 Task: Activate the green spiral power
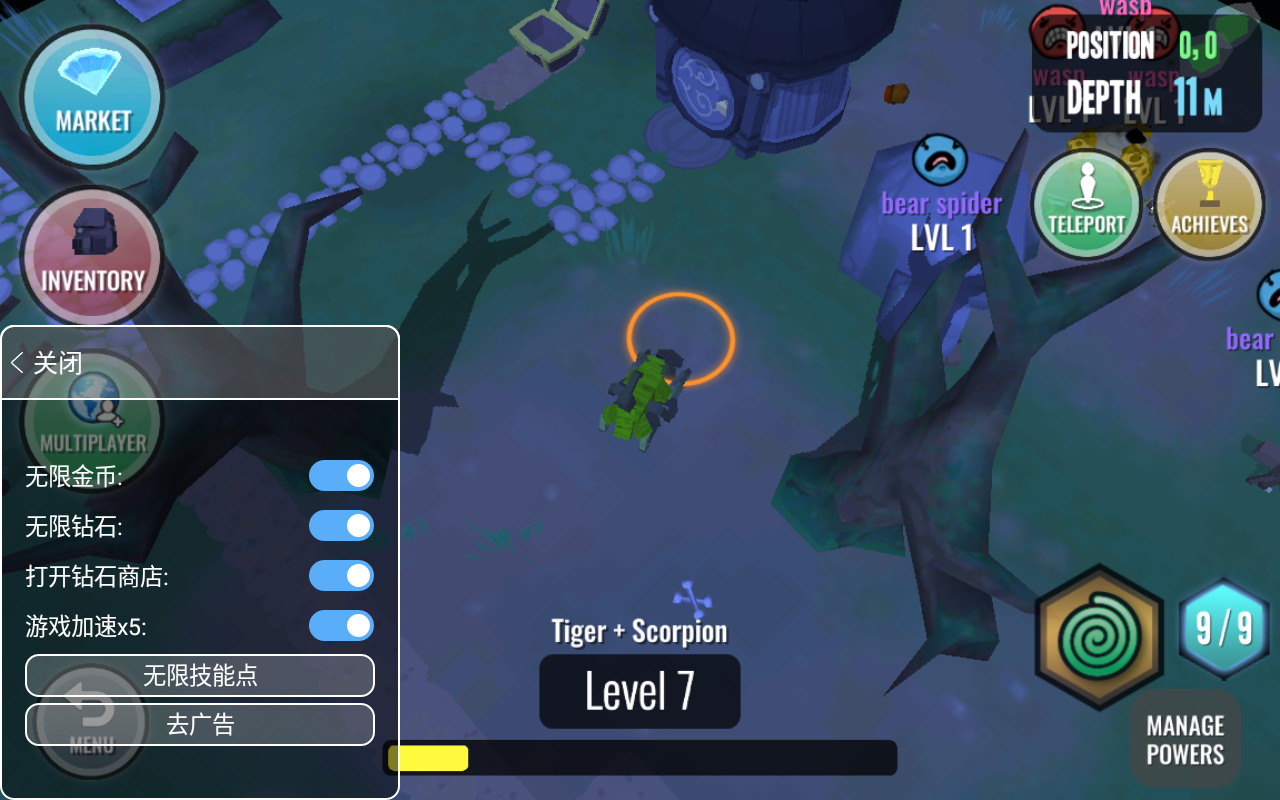coord(1098,637)
